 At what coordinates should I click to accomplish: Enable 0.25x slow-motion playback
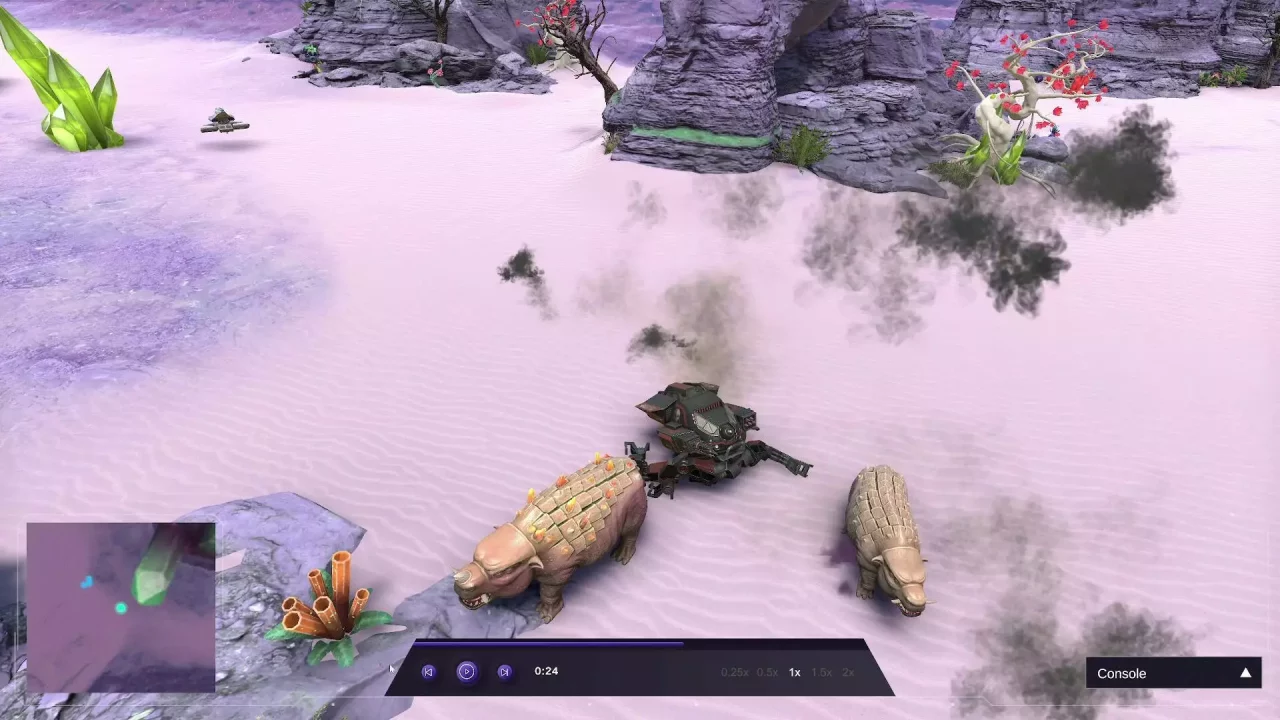734,673
